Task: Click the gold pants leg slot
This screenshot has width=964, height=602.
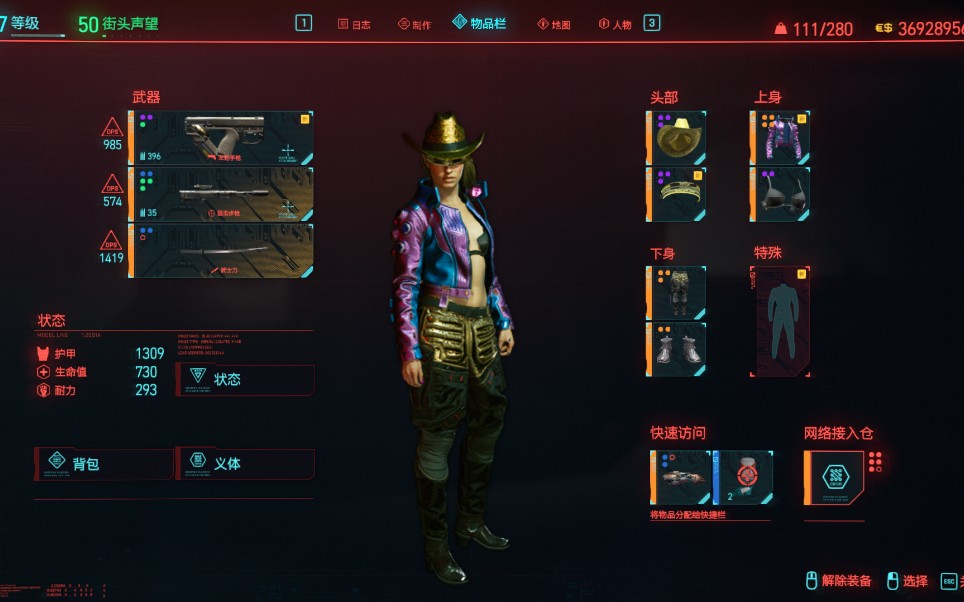Action: coord(678,293)
